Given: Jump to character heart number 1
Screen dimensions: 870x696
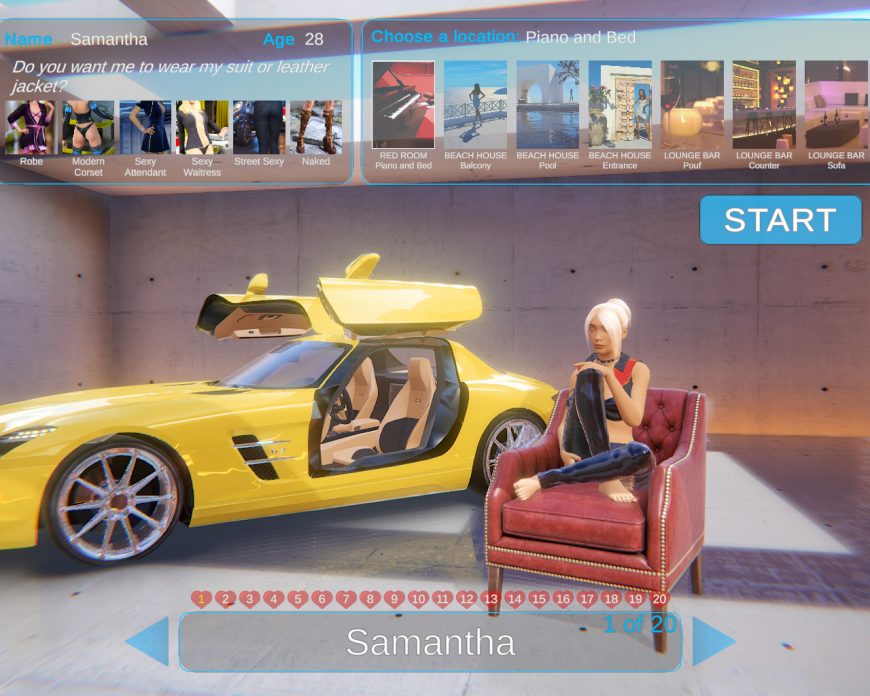Looking at the screenshot, I should [x=202, y=599].
